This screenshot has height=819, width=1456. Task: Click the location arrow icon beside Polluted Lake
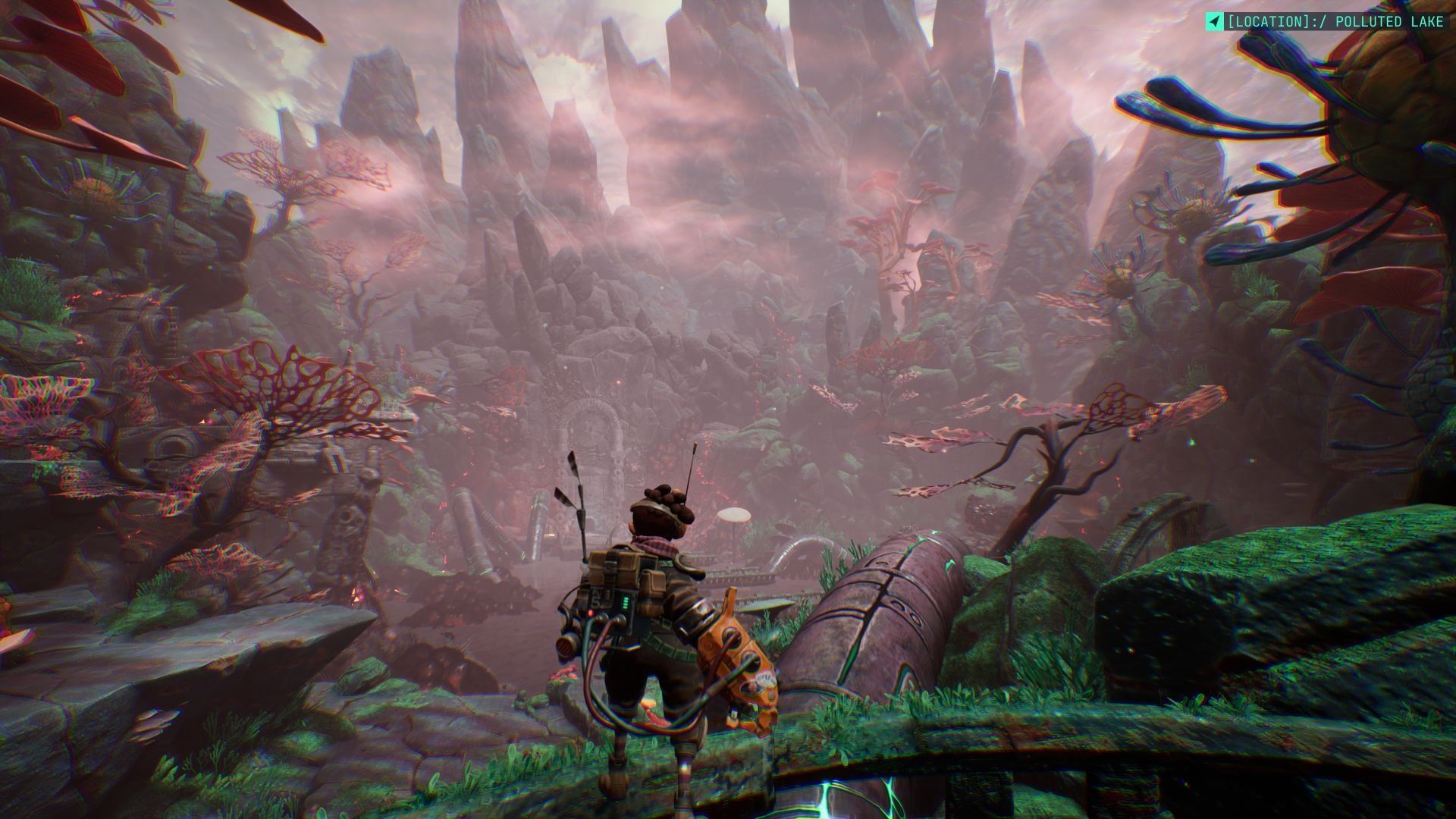[x=1214, y=22]
